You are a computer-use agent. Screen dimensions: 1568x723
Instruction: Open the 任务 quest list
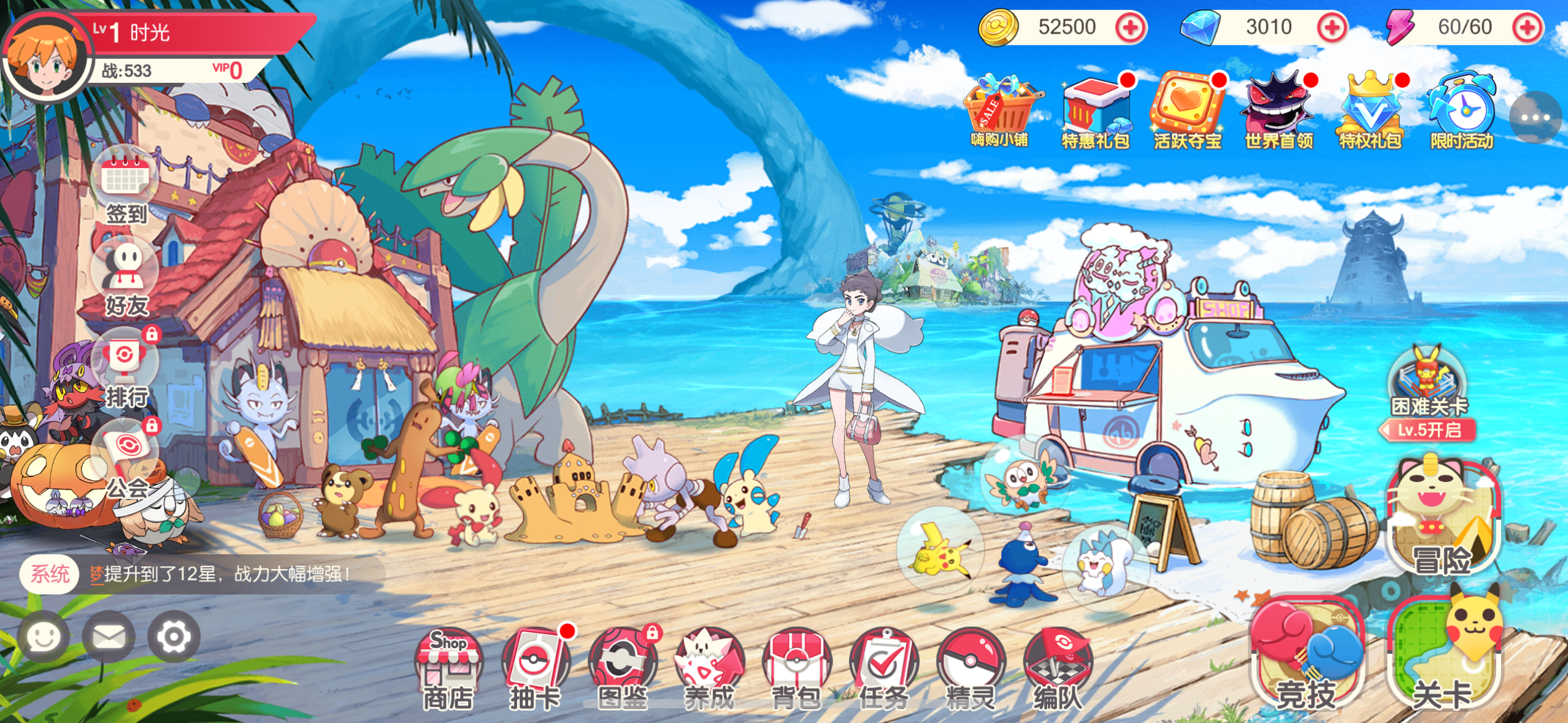[883, 668]
